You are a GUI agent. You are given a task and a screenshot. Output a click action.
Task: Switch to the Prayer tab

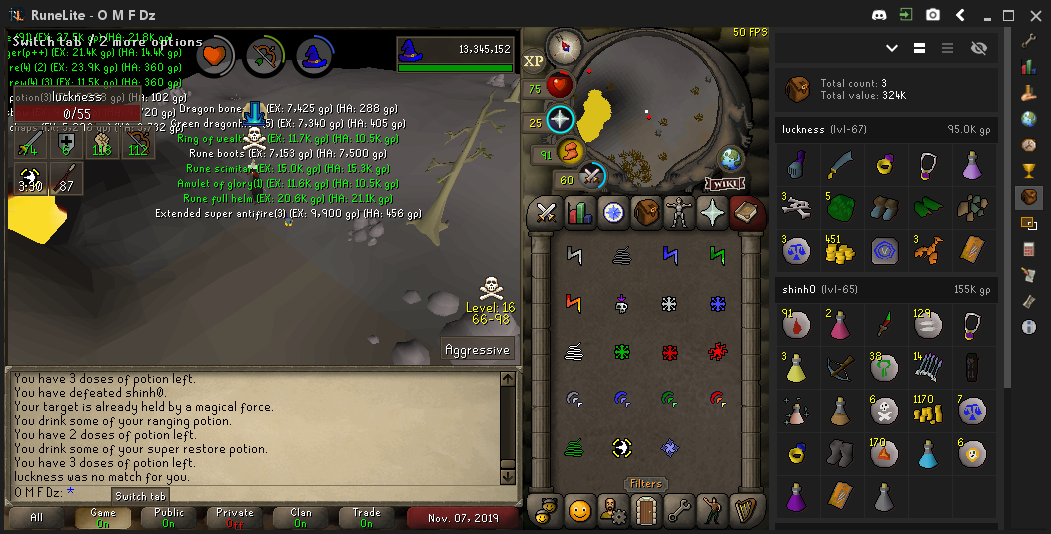tap(714, 212)
